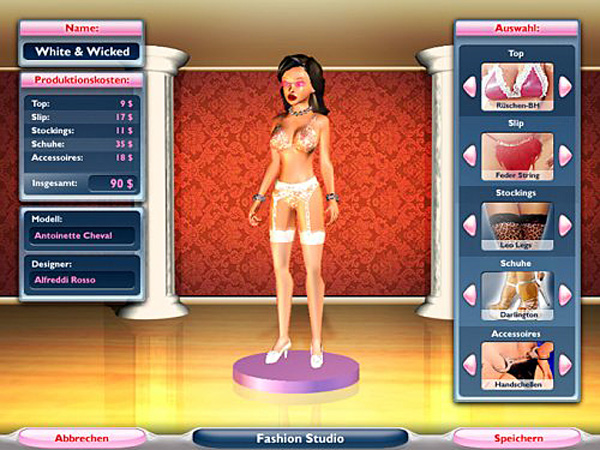Pick the Leo Legs stockings thumbnail
The height and width of the screenshot is (450, 600).
click(516, 224)
